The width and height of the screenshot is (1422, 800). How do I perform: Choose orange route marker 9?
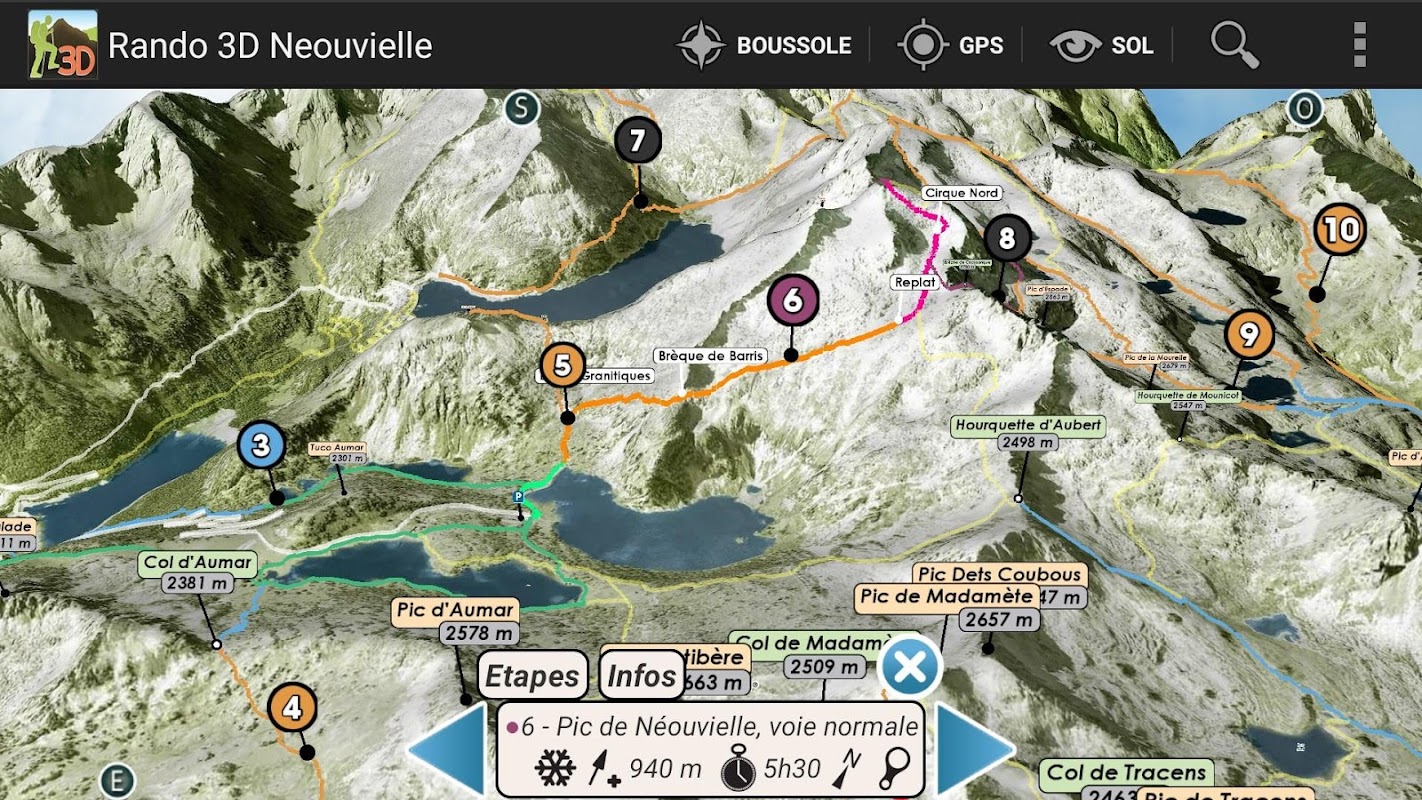pos(1249,335)
